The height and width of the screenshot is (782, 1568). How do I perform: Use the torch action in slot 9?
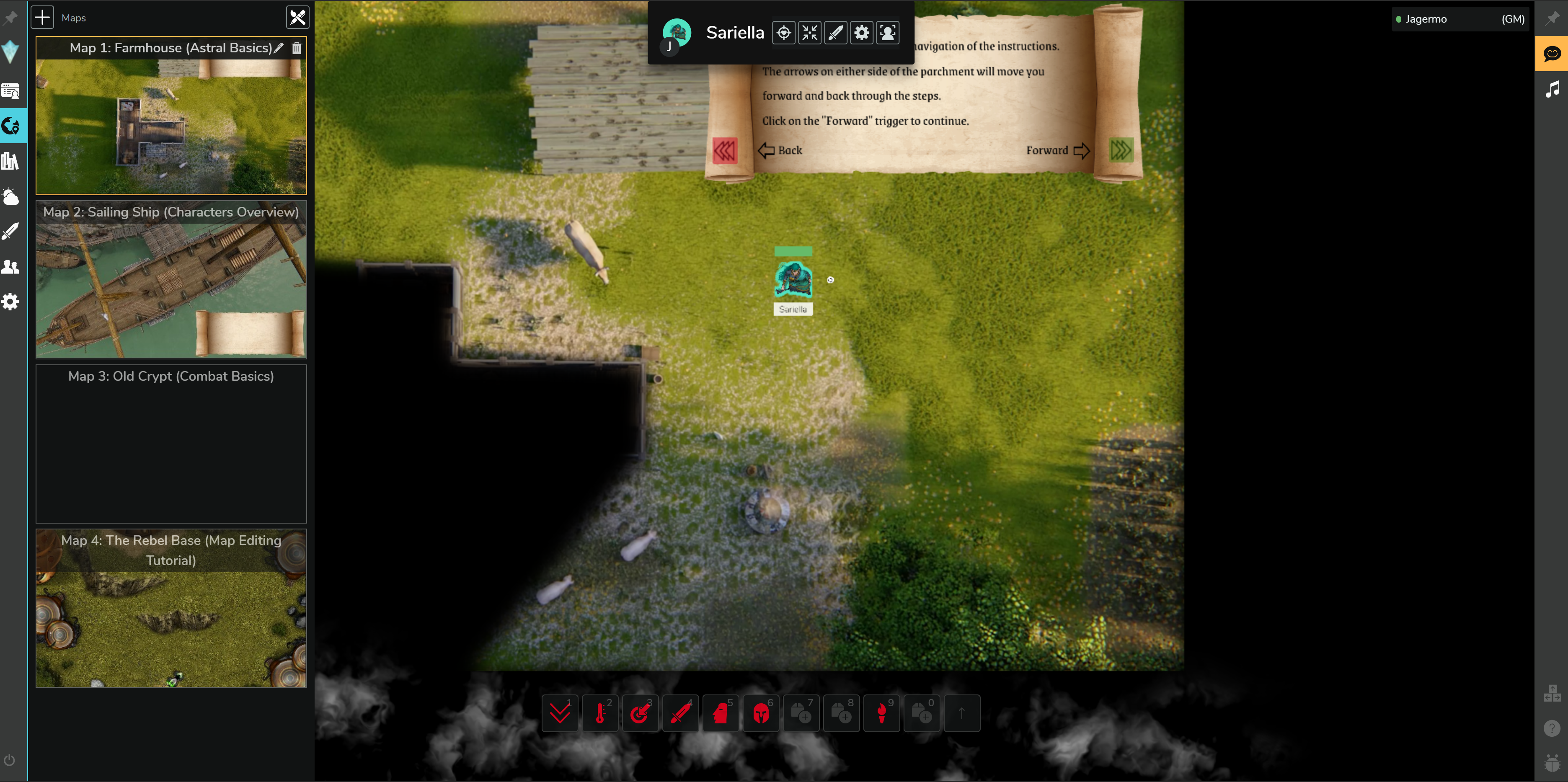[x=881, y=712]
